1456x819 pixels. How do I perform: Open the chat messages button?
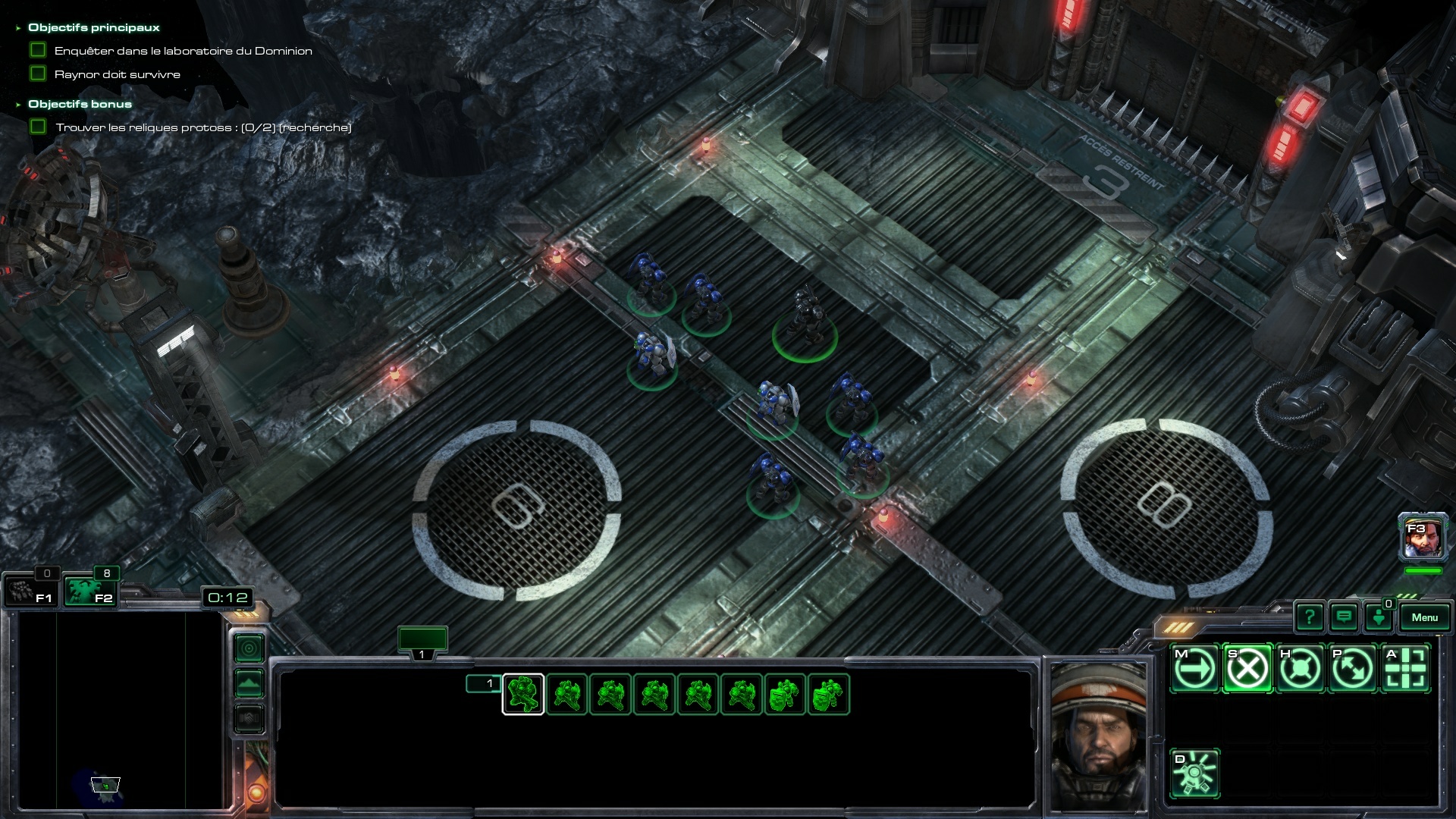(x=1344, y=617)
